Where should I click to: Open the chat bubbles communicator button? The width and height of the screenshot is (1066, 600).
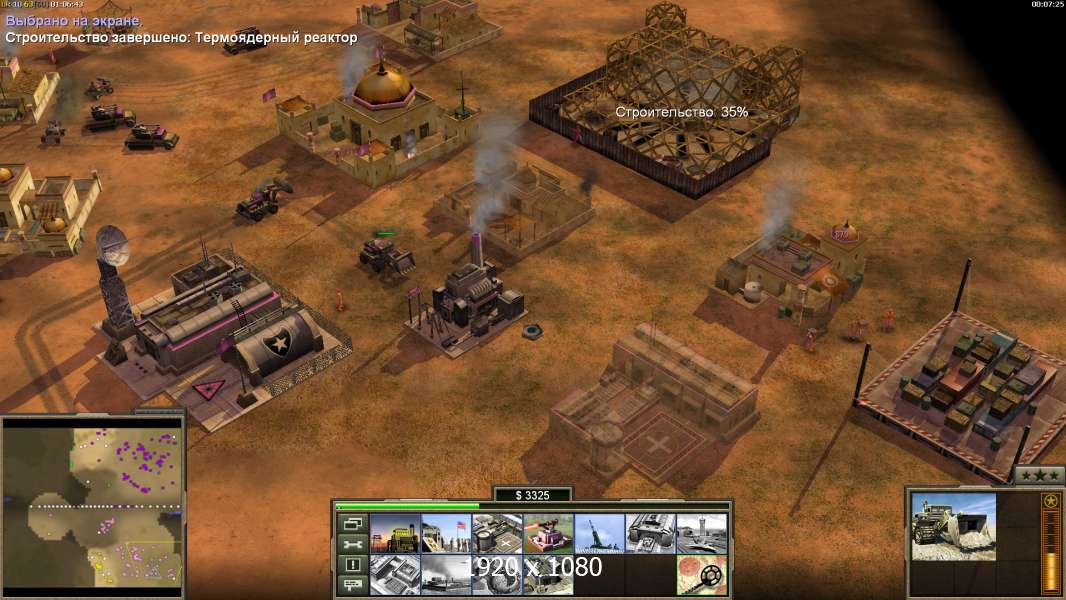(x=353, y=586)
